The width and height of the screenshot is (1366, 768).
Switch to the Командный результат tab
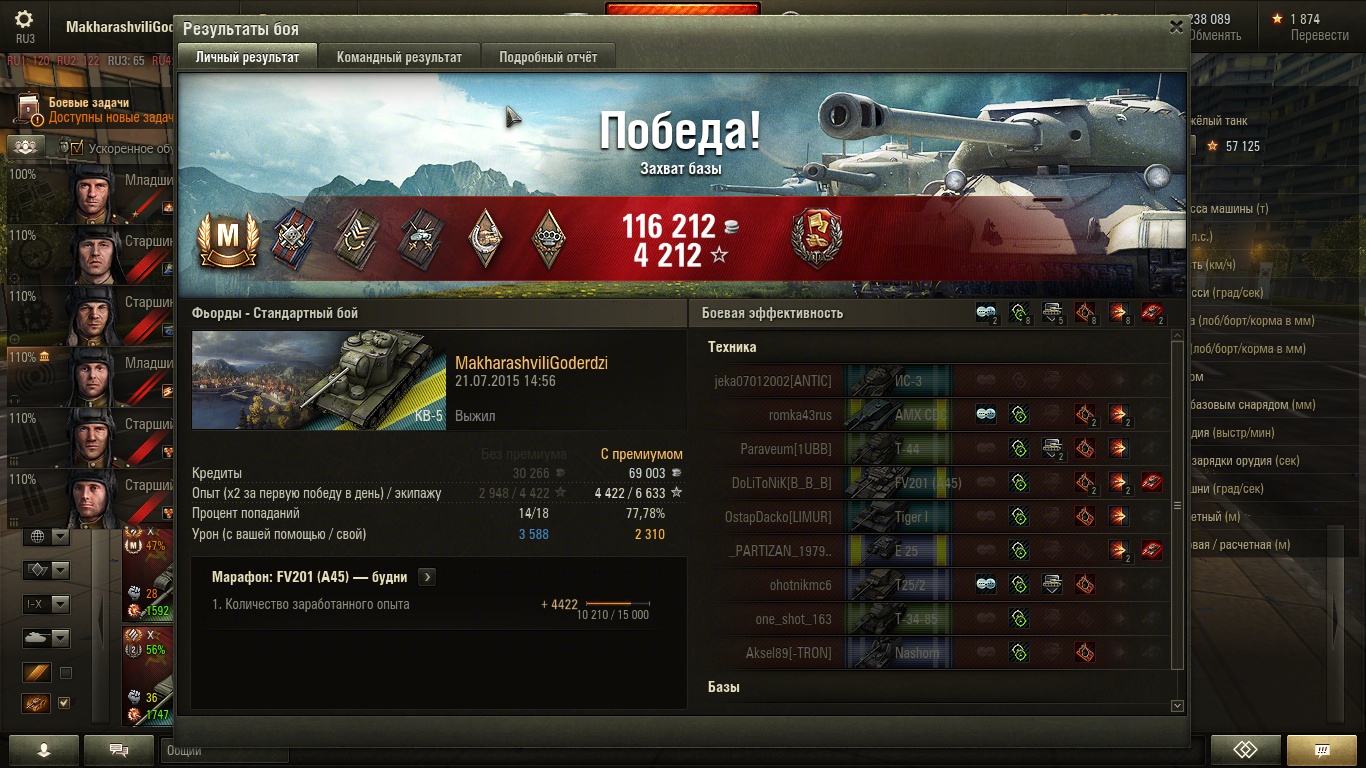click(x=399, y=57)
